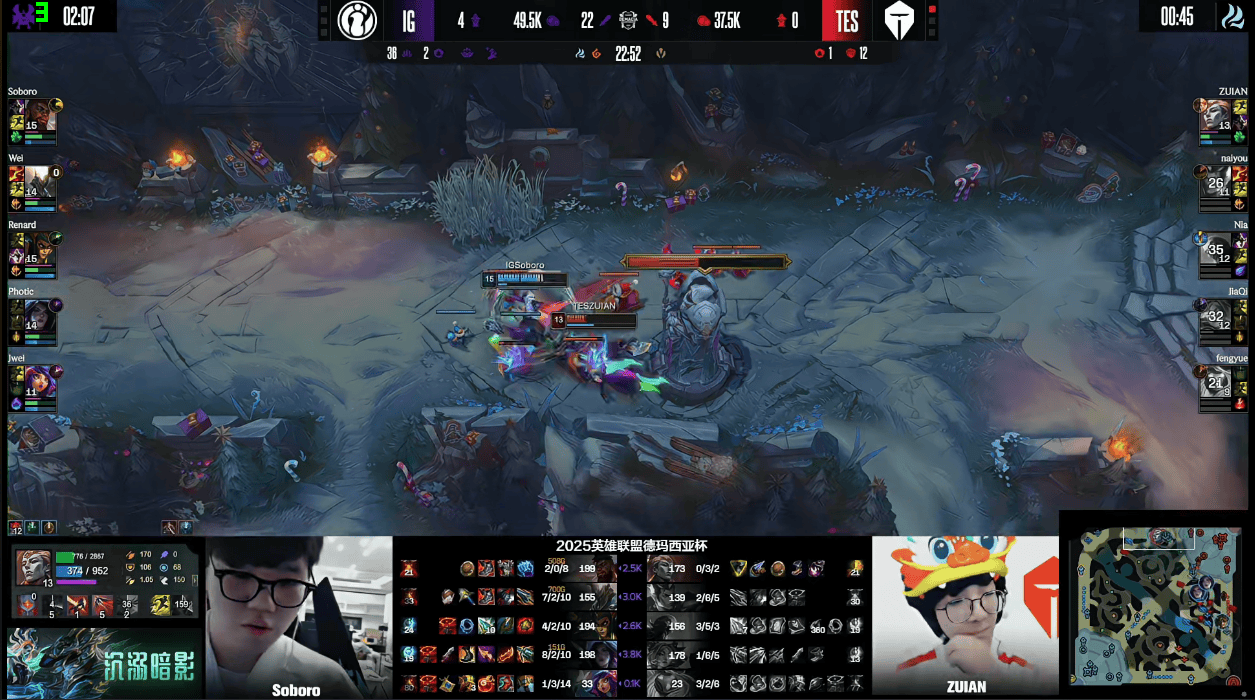1255x700 pixels.
Task: Select Wei's champion portrait
Action: [x=40, y=181]
